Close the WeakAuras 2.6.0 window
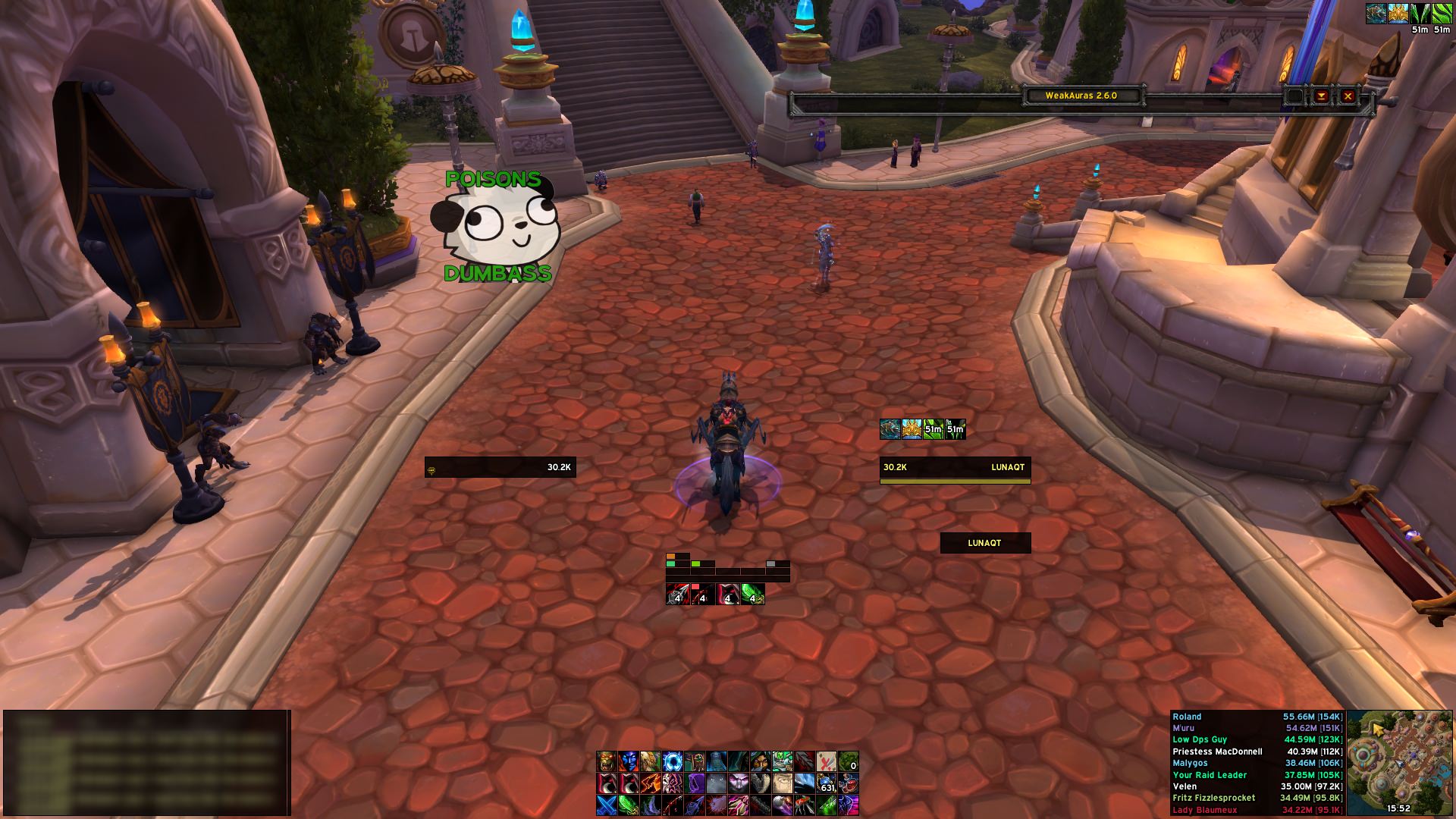This screenshot has width=1456, height=819. click(x=1348, y=96)
